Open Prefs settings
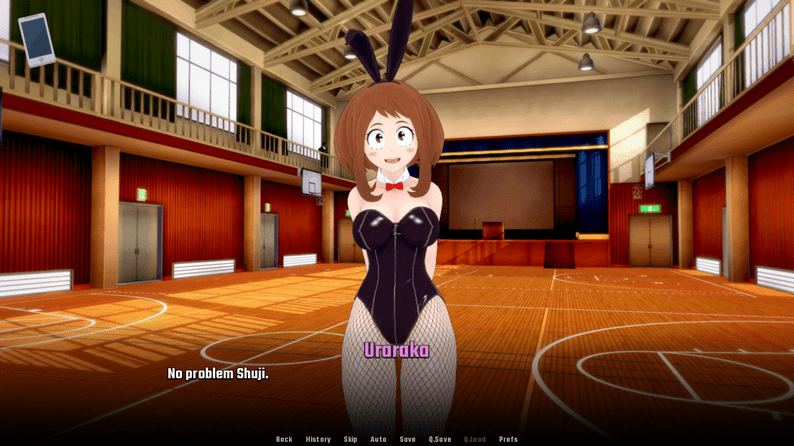The image size is (794, 446). [509, 439]
